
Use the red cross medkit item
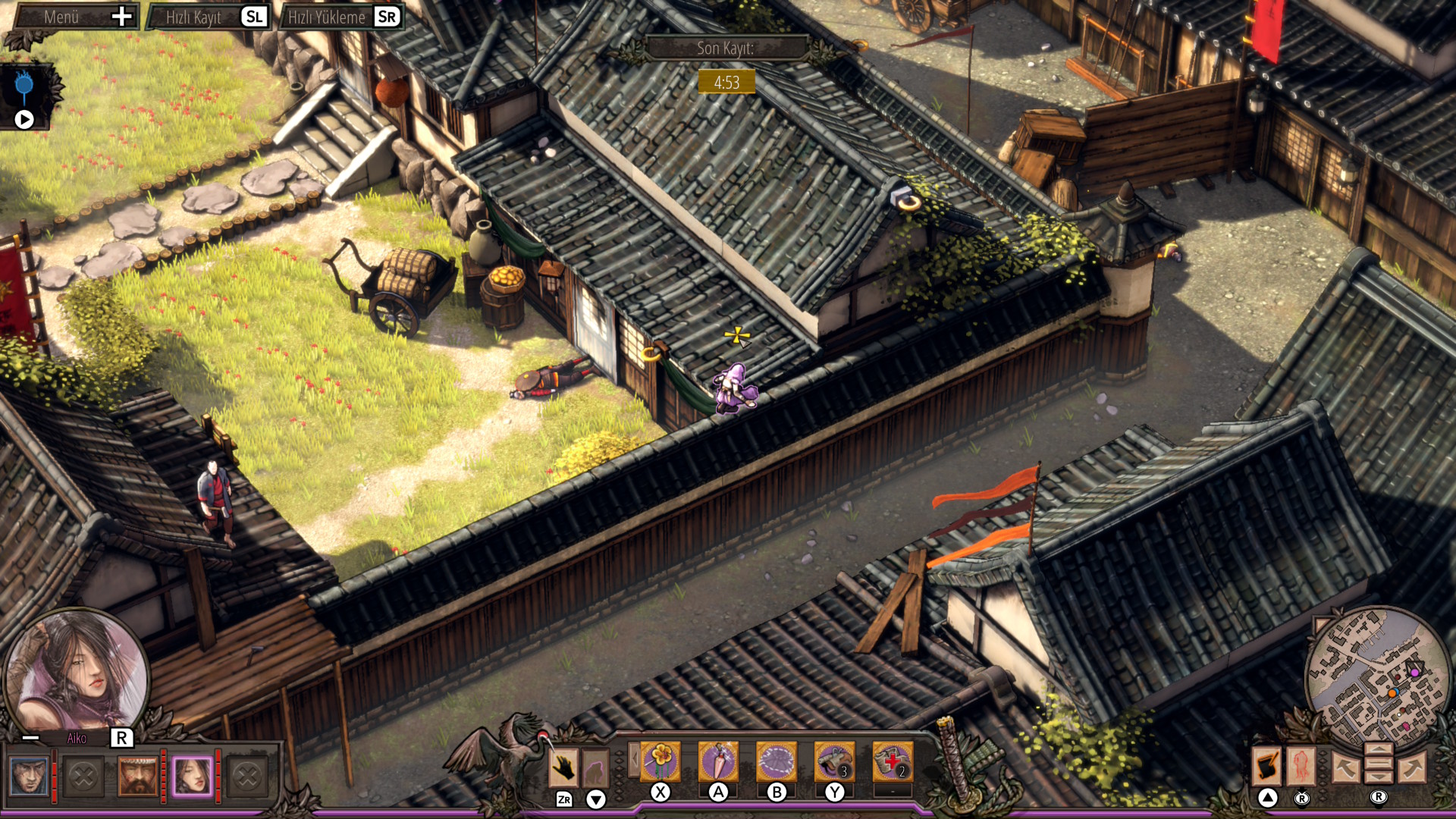coord(892,761)
